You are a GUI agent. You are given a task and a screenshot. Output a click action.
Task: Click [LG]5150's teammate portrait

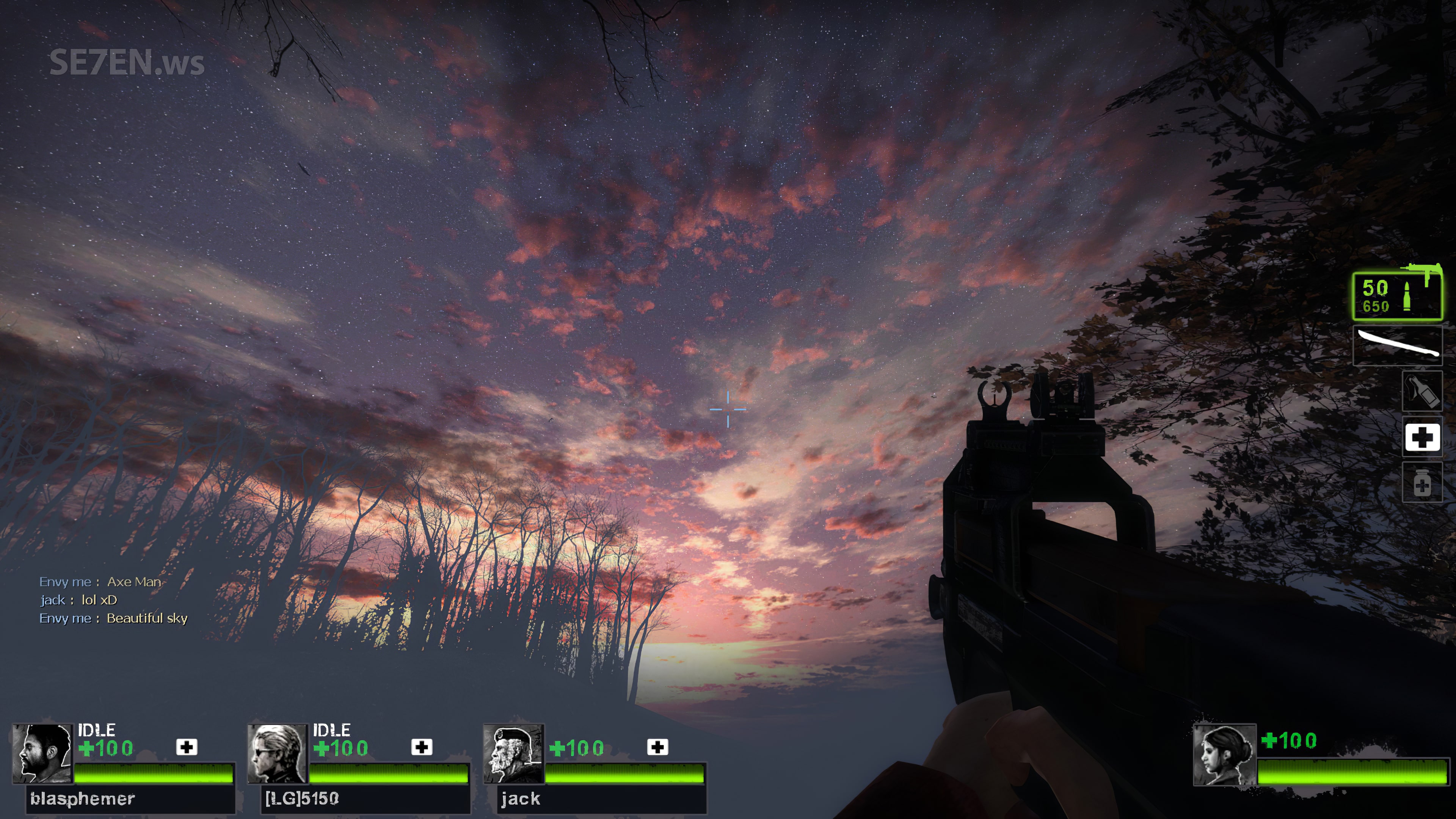278,753
